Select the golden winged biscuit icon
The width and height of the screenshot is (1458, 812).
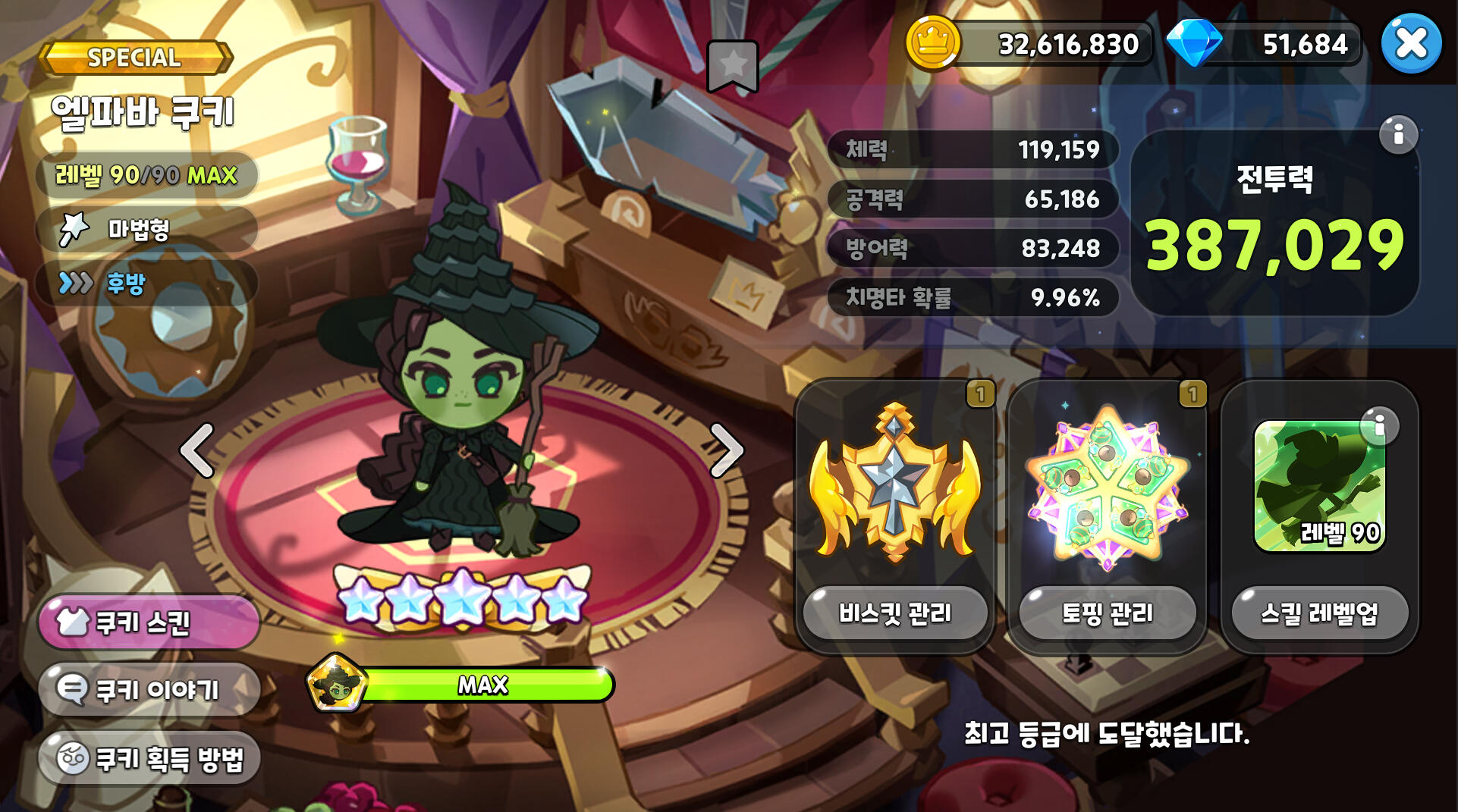[x=895, y=485]
